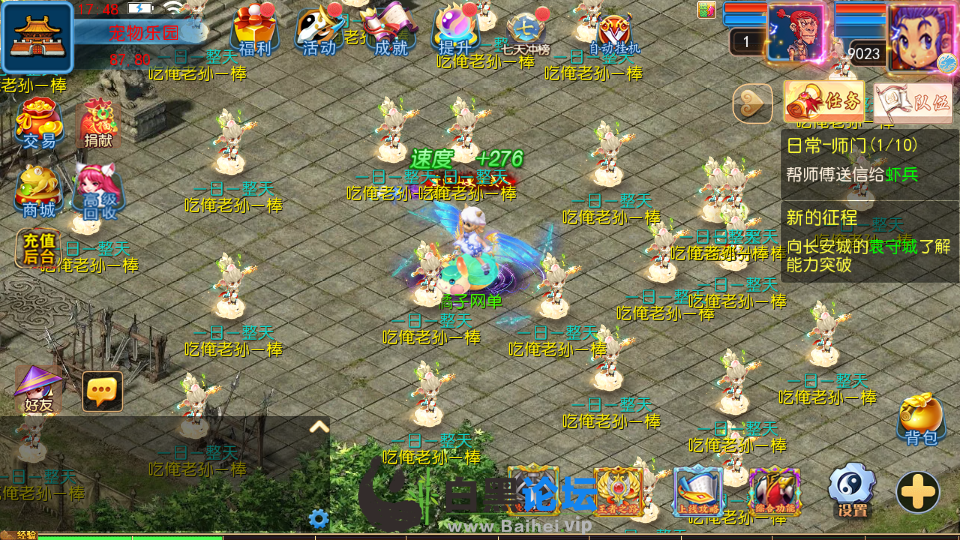The image size is (960, 540).
Task: Open 高级回收 advanced recycling
Action: [x=98, y=190]
